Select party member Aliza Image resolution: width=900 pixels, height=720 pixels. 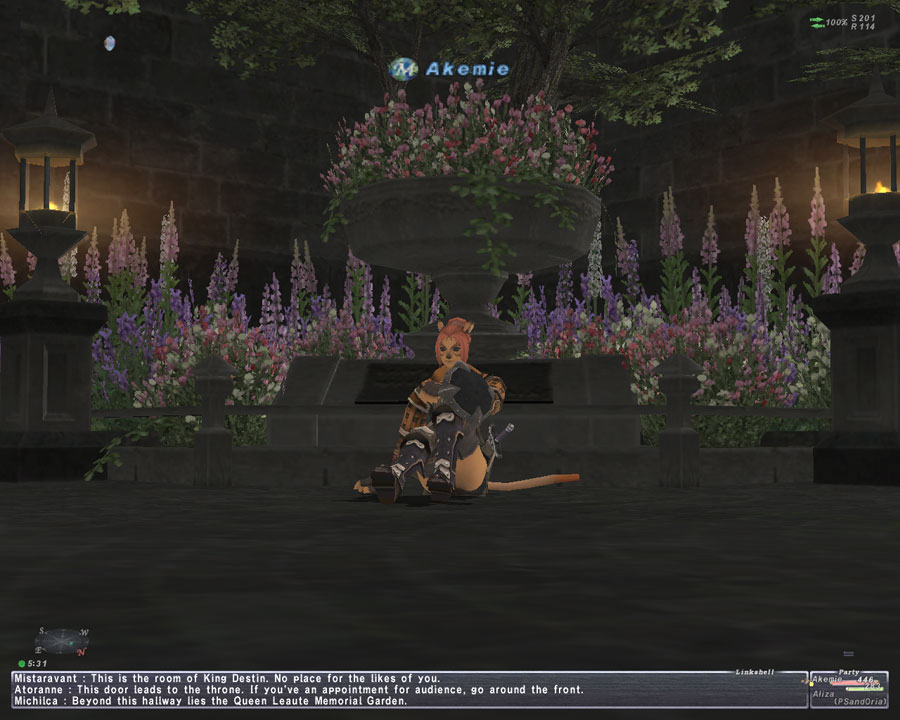point(824,693)
